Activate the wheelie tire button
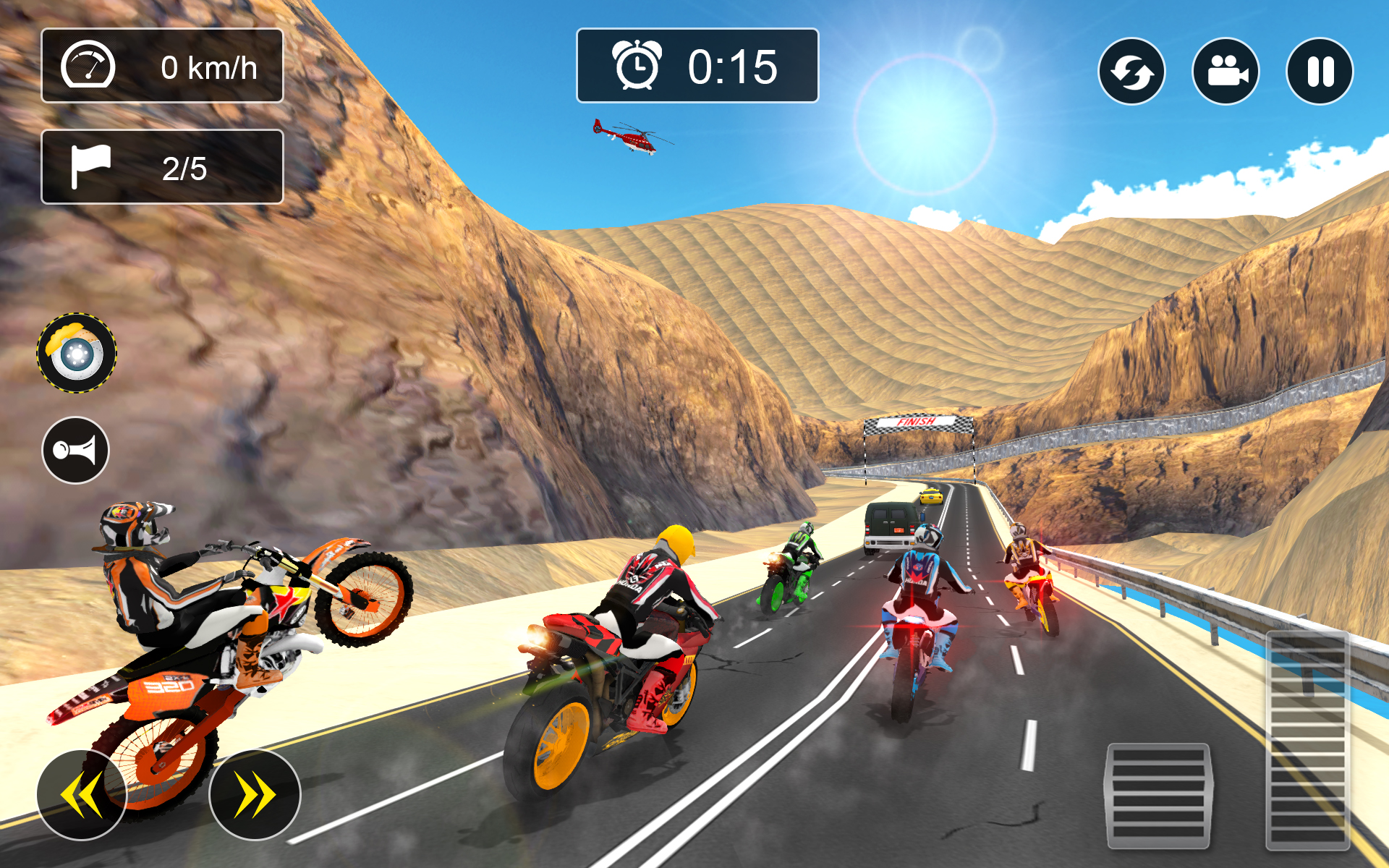 tap(77, 353)
